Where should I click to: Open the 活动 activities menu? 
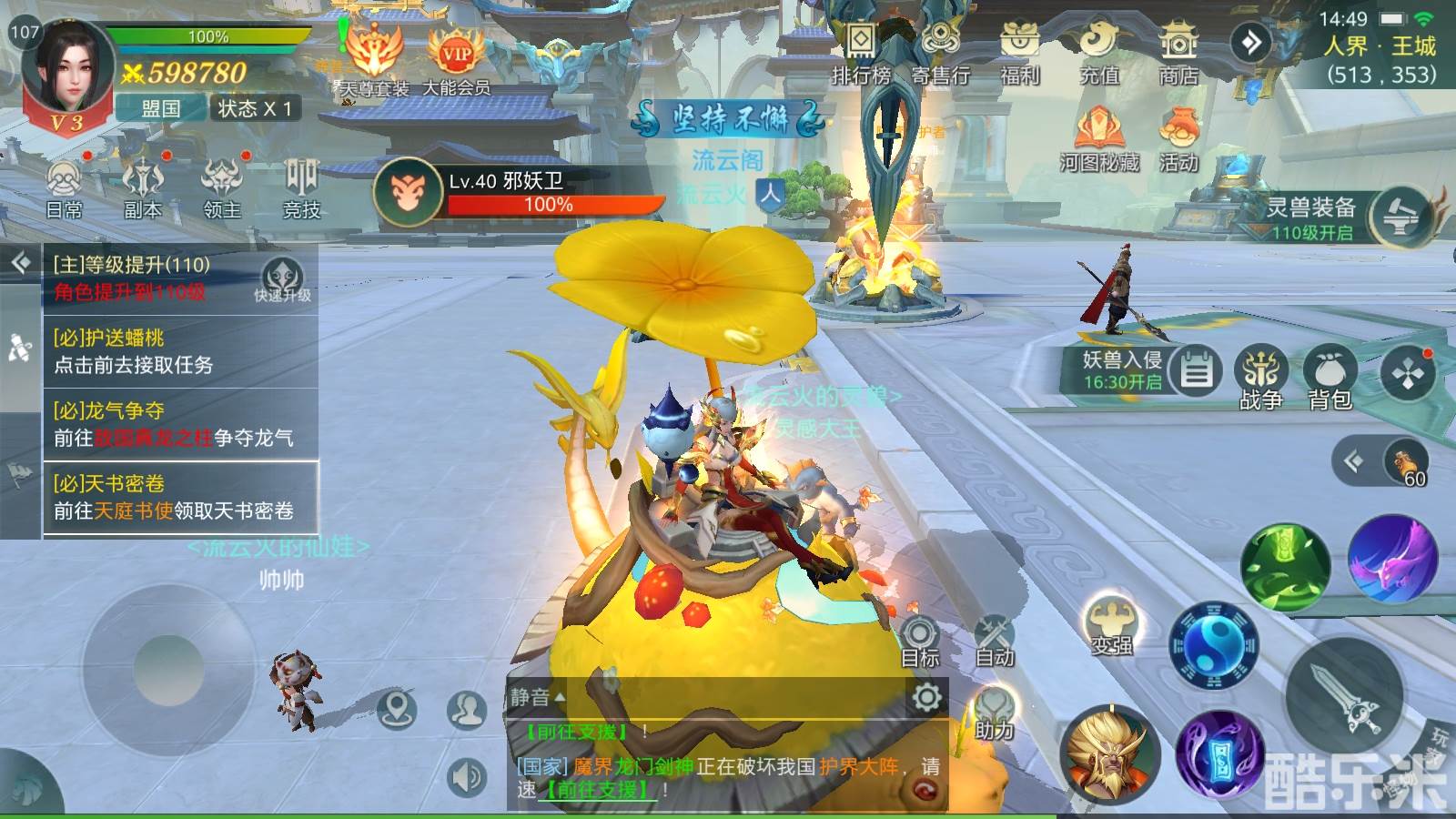pyautogui.click(x=1178, y=139)
